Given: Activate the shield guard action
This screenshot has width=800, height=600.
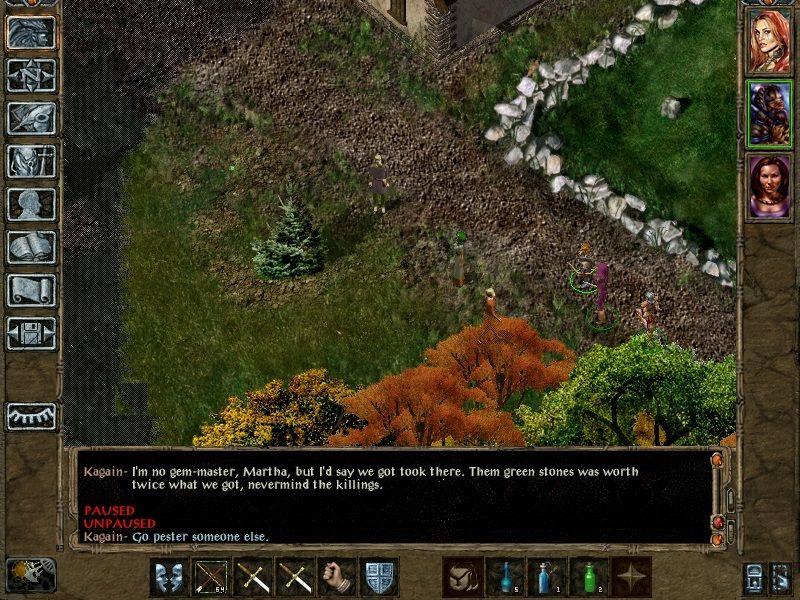Looking at the screenshot, I should (379, 577).
